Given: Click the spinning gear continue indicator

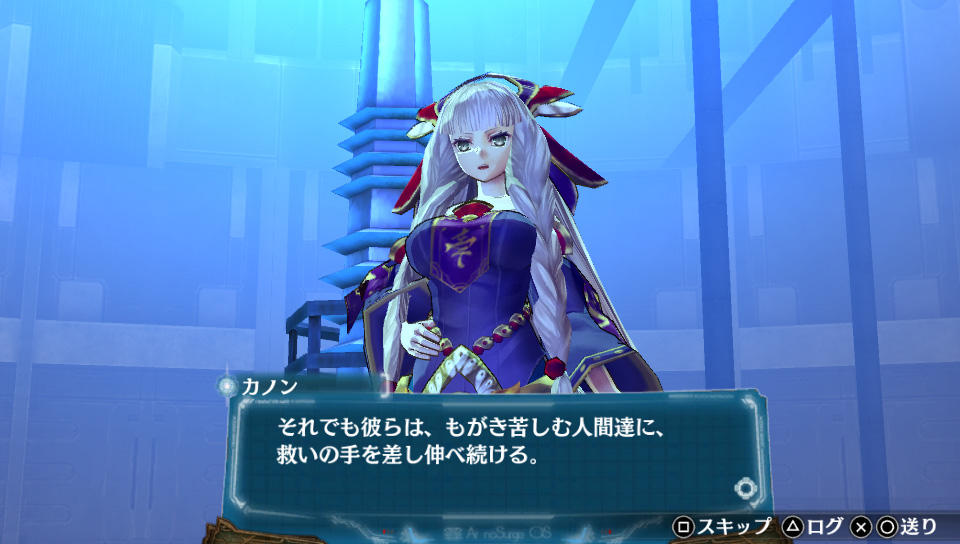Looking at the screenshot, I should point(745,488).
